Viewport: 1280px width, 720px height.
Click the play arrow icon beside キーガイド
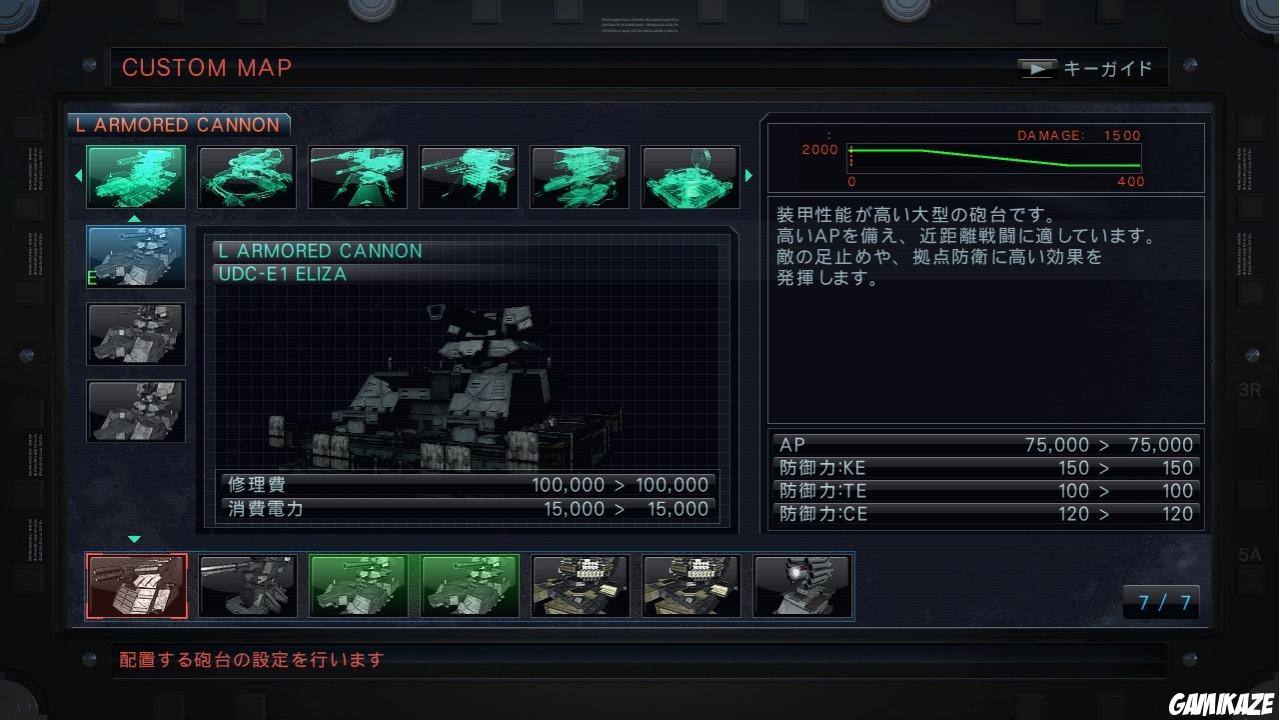click(x=1036, y=68)
